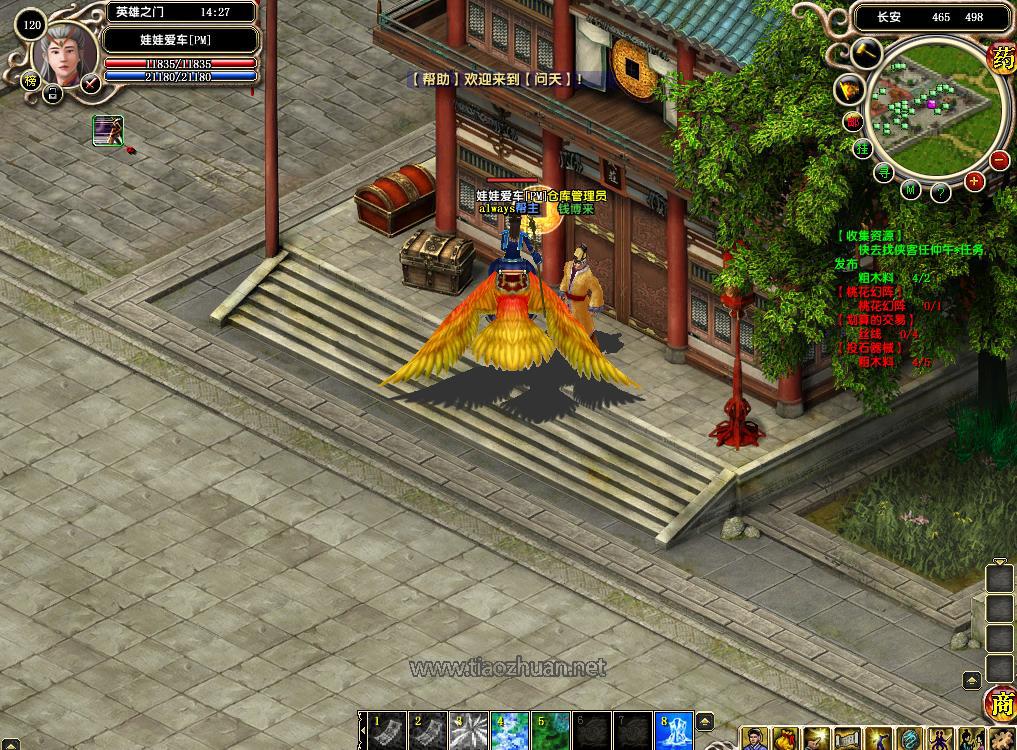Click the lock icon below portrait
The height and width of the screenshot is (750, 1017).
click(53, 95)
